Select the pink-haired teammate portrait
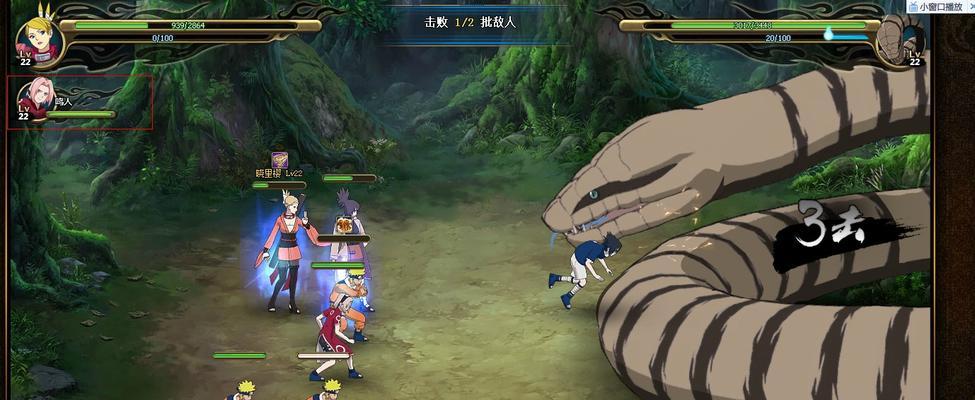This screenshot has width=975, height=400. [38, 98]
